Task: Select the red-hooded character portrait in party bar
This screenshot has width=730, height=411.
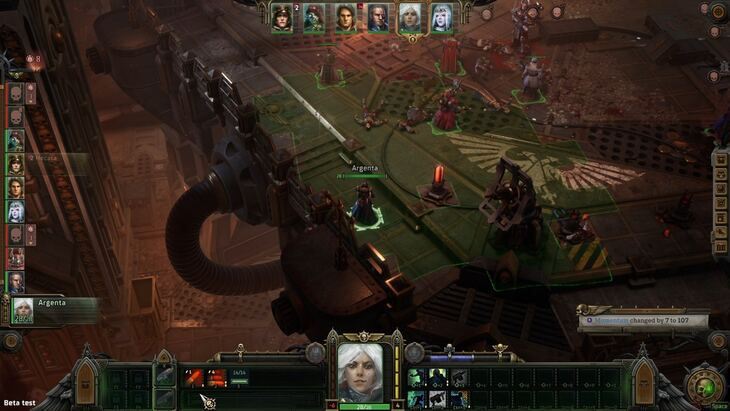Action: click(x=314, y=18)
